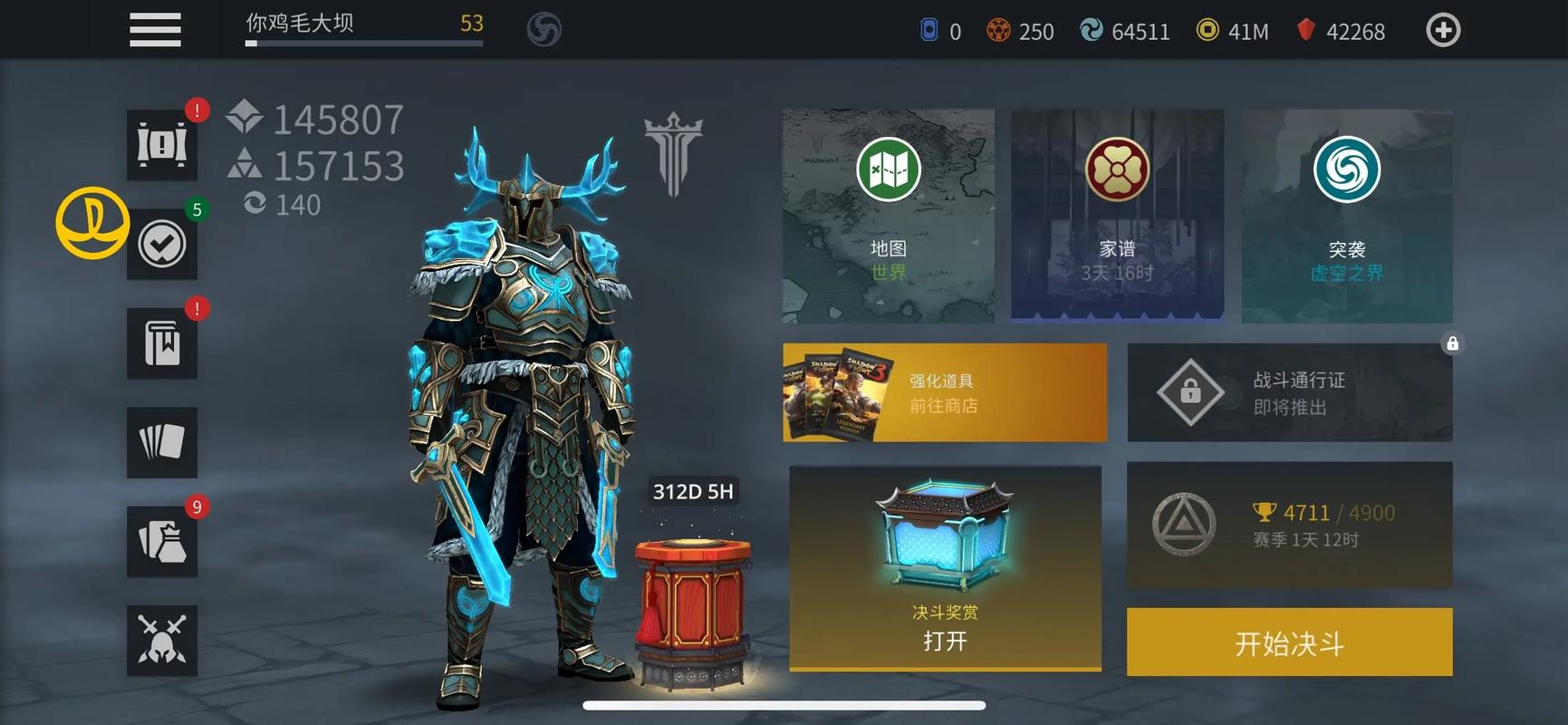Tap the plus button to add currency

1442,31
